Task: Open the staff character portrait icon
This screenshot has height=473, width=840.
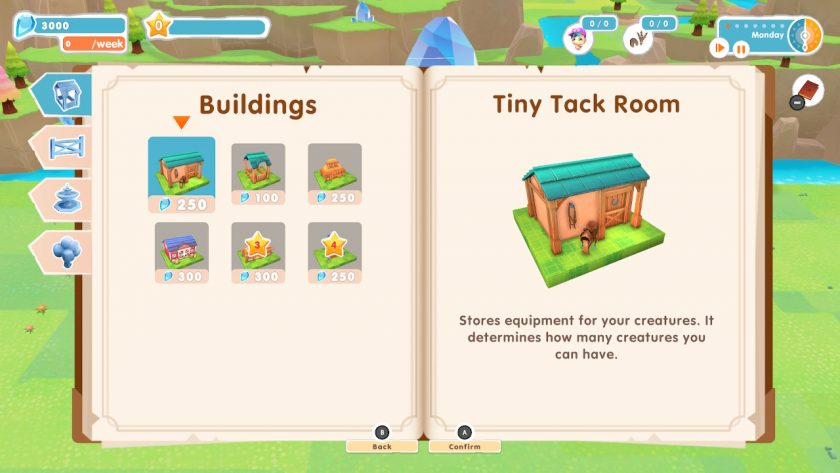Action: pos(577,38)
